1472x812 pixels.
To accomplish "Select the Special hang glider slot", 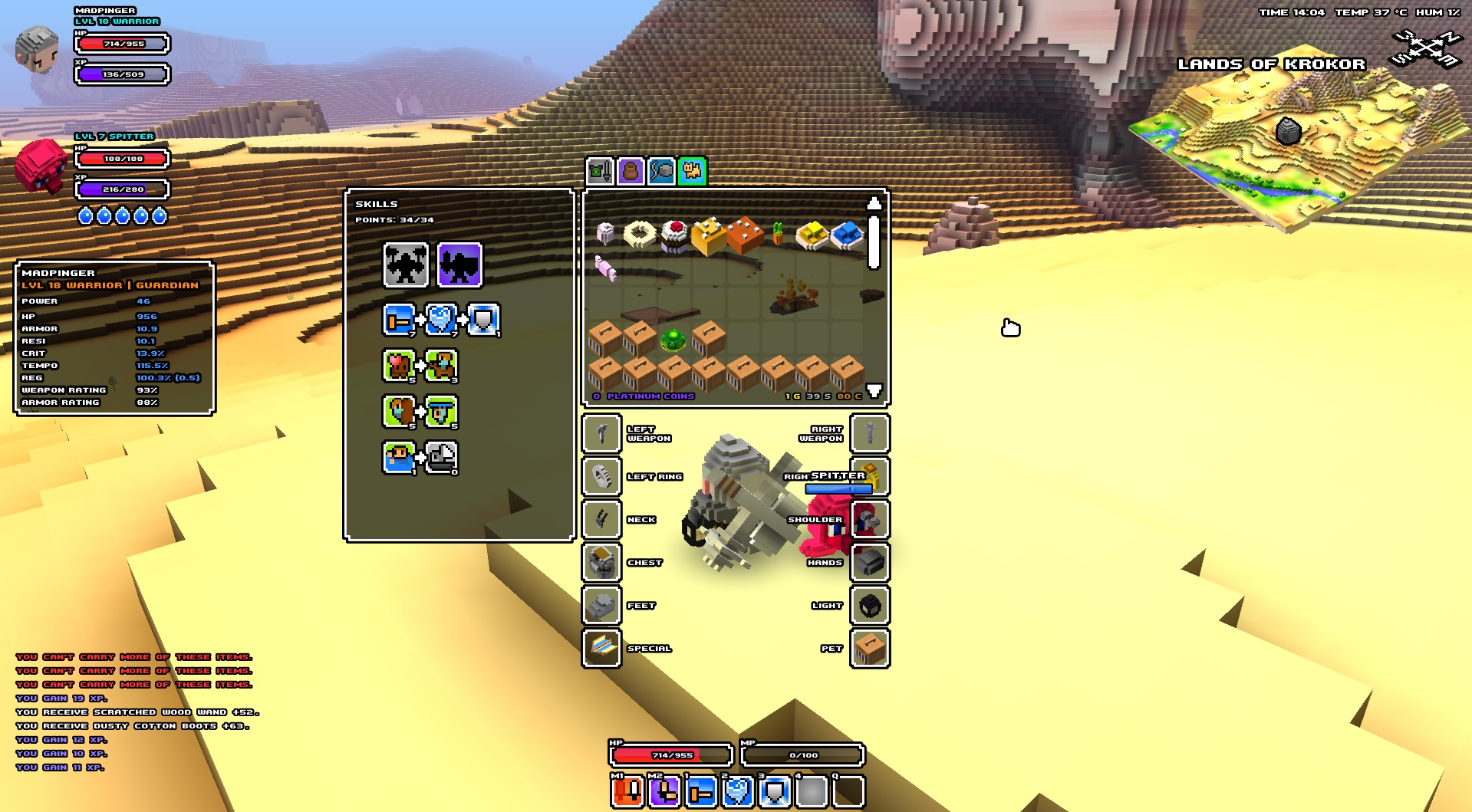I will (x=602, y=649).
